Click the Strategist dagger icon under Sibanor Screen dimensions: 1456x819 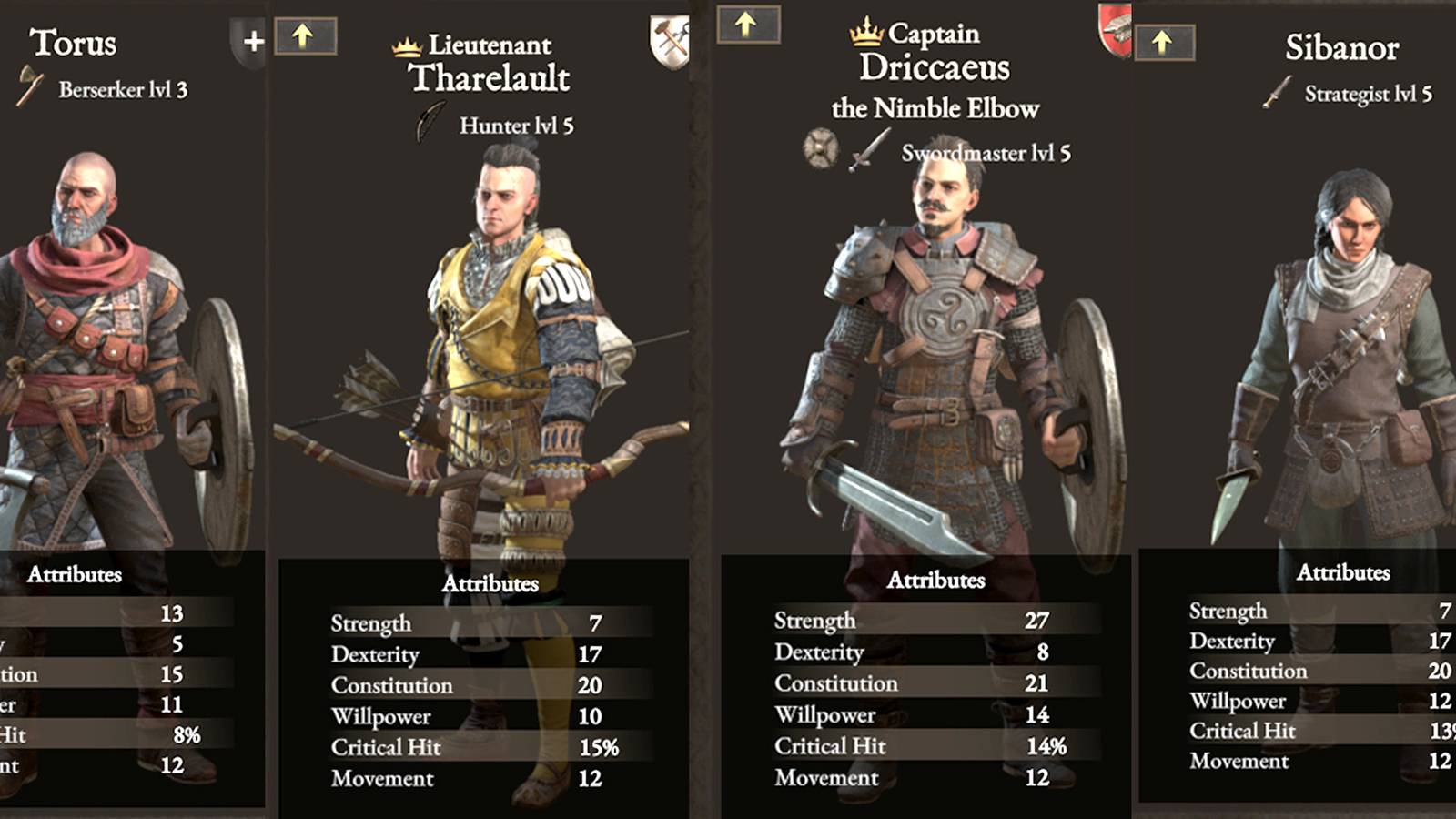tap(1277, 93)
